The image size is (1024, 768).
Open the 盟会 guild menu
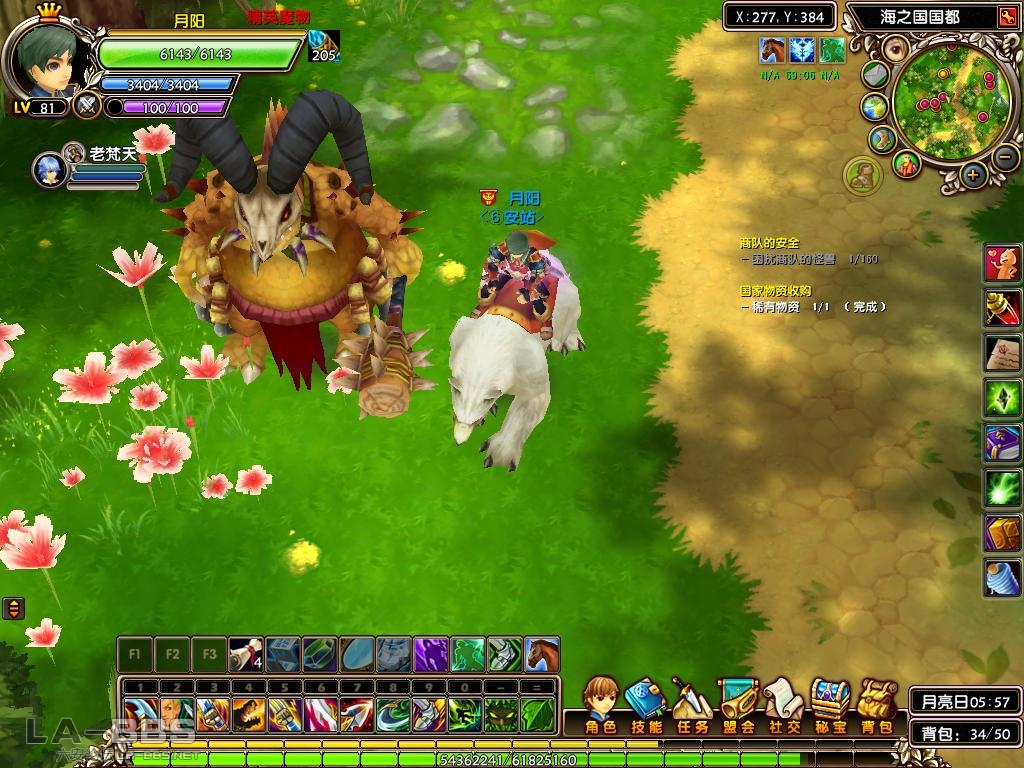[738, 704]
